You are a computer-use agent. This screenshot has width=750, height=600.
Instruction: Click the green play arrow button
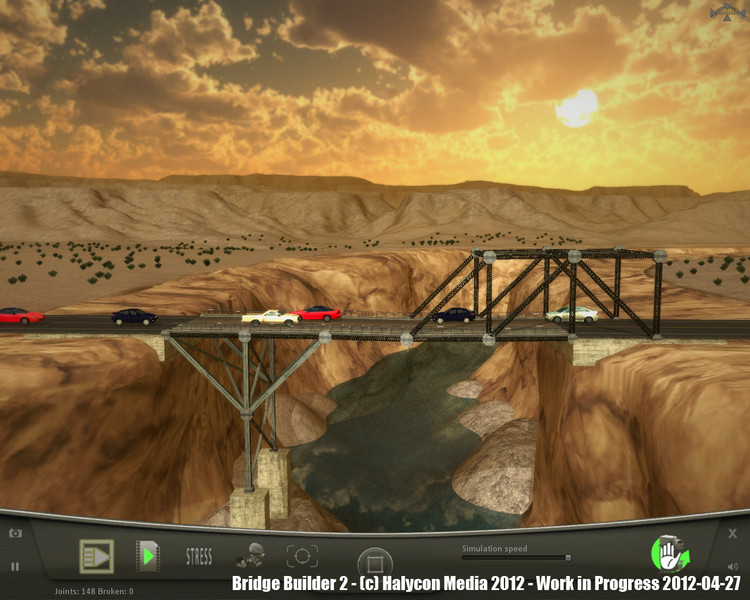tap(148, 556)
